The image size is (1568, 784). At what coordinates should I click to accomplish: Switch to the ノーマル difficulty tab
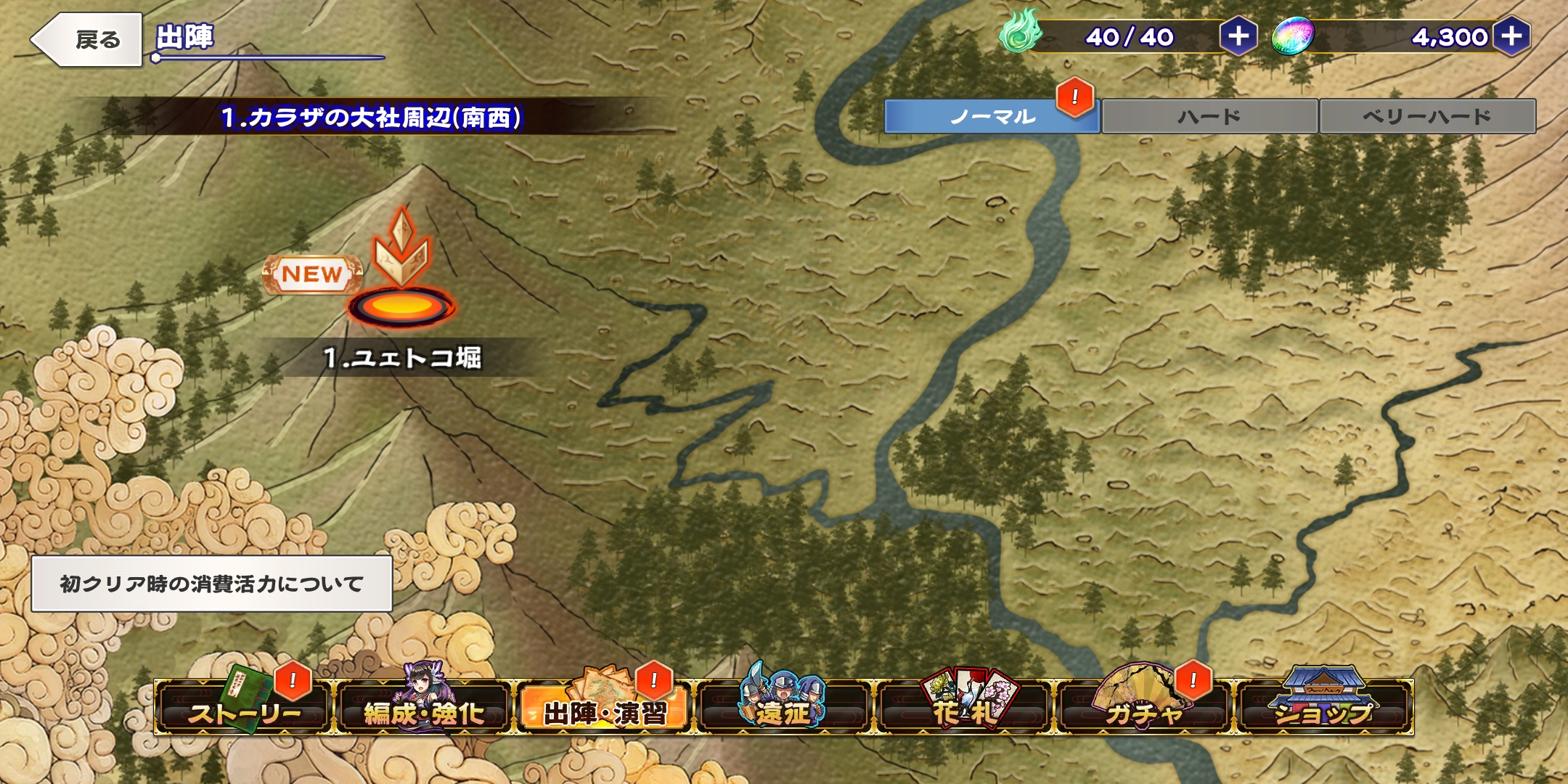(992, 117)
